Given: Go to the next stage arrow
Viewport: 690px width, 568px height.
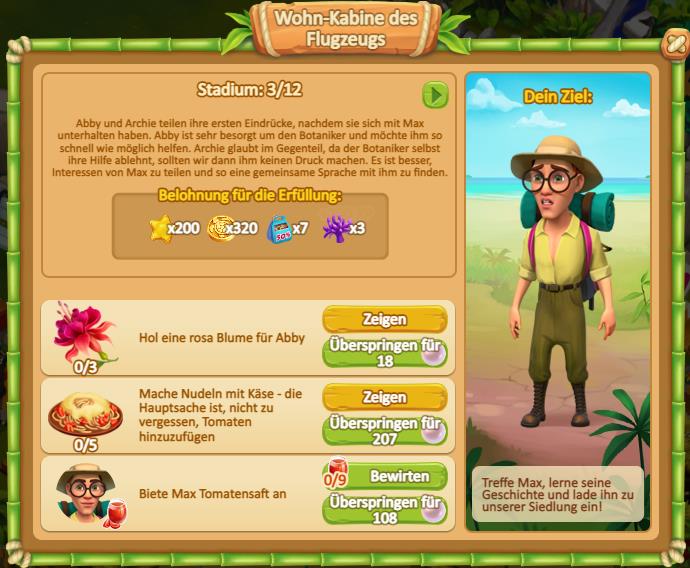Looking at the screenshot, I should 435,95.
